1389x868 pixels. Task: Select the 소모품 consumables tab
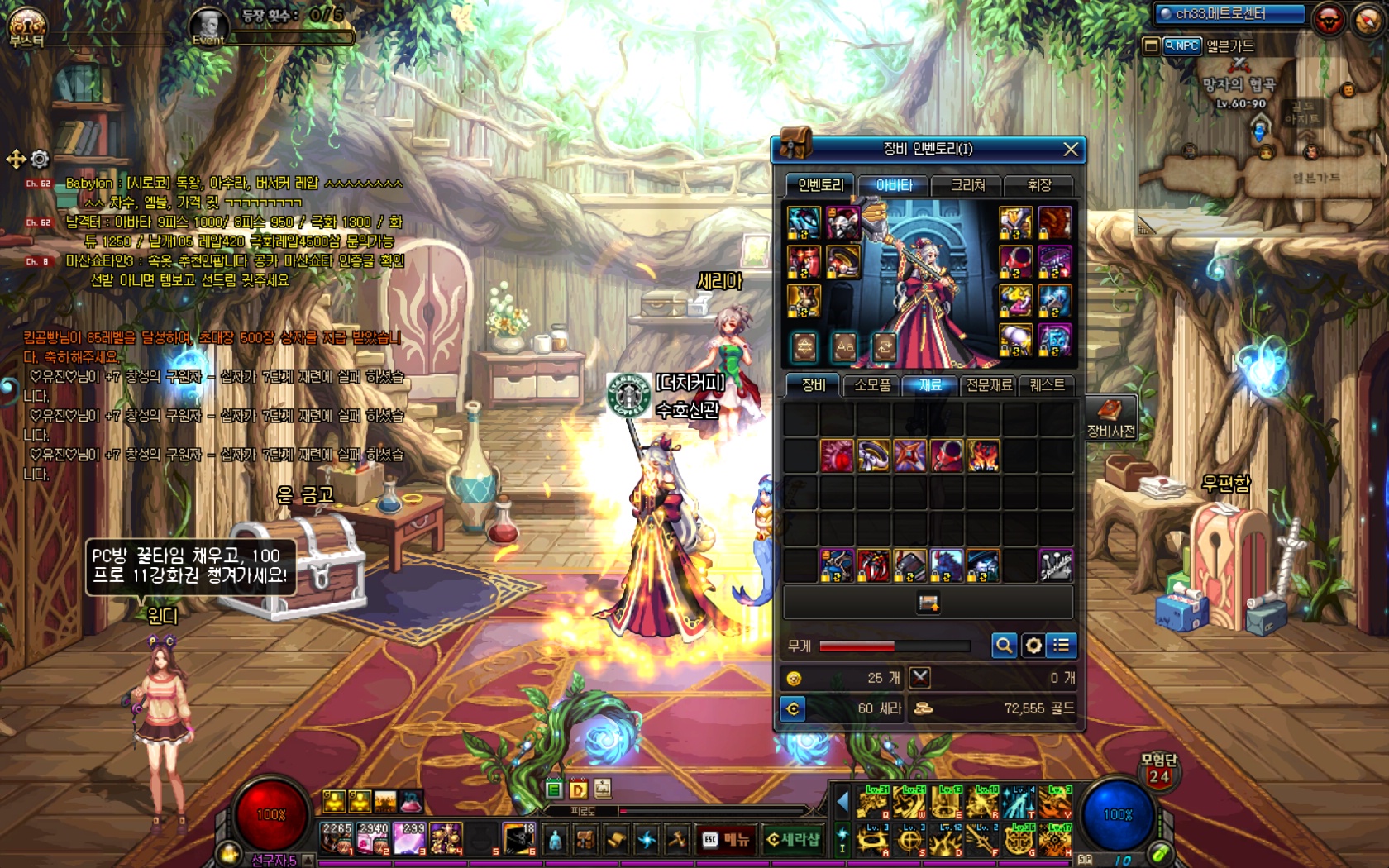pos(872,385)
